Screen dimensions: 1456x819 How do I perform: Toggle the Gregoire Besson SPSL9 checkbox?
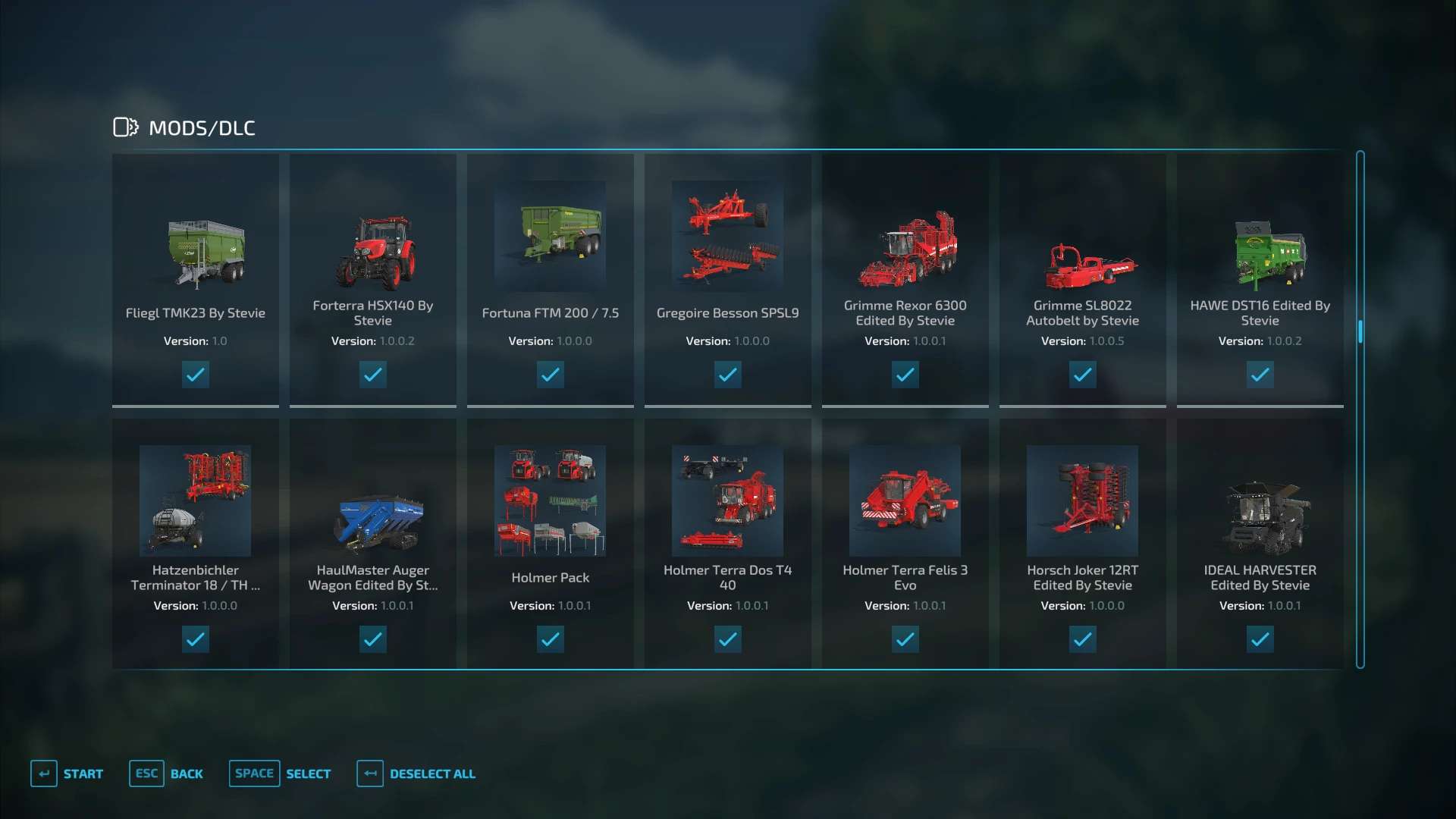point(728,375)
